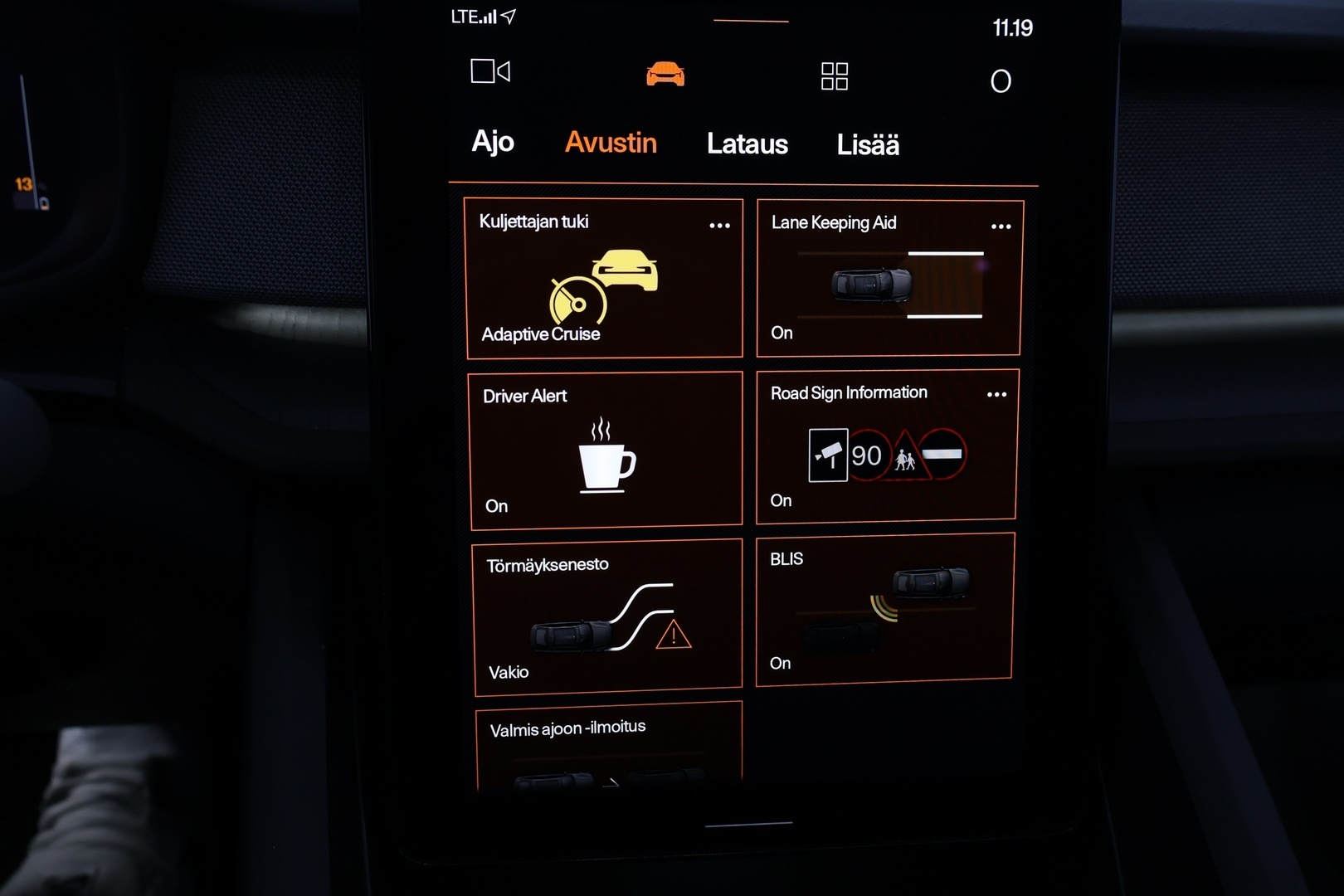Viewport: 1344px width, 896px height.
Task: Click the circle profile icon
Action: [x=1001, y=81]
